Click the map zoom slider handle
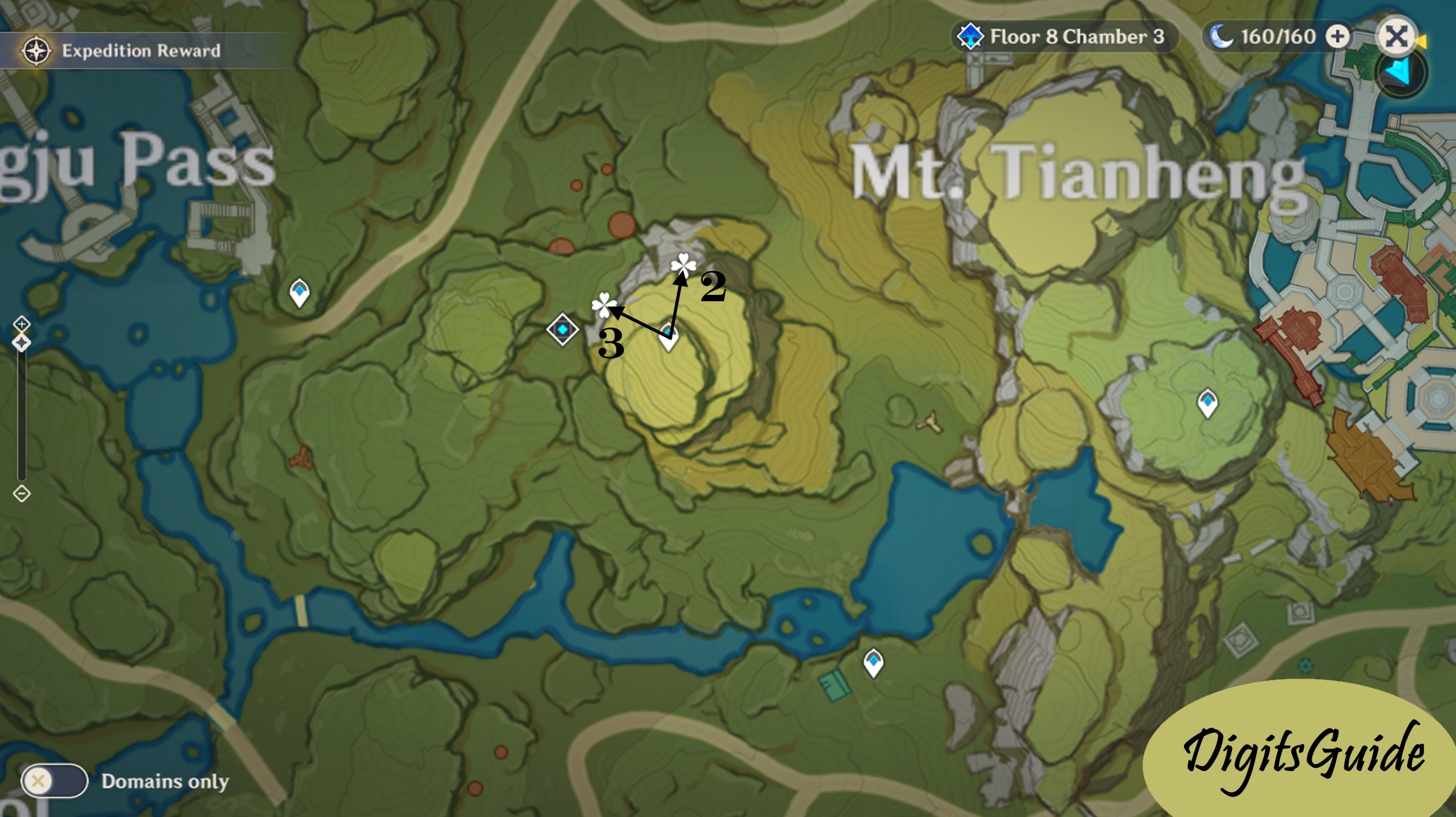Image resolution: width=1456 pixels, height=817 pixels. [x=22, y=343]
